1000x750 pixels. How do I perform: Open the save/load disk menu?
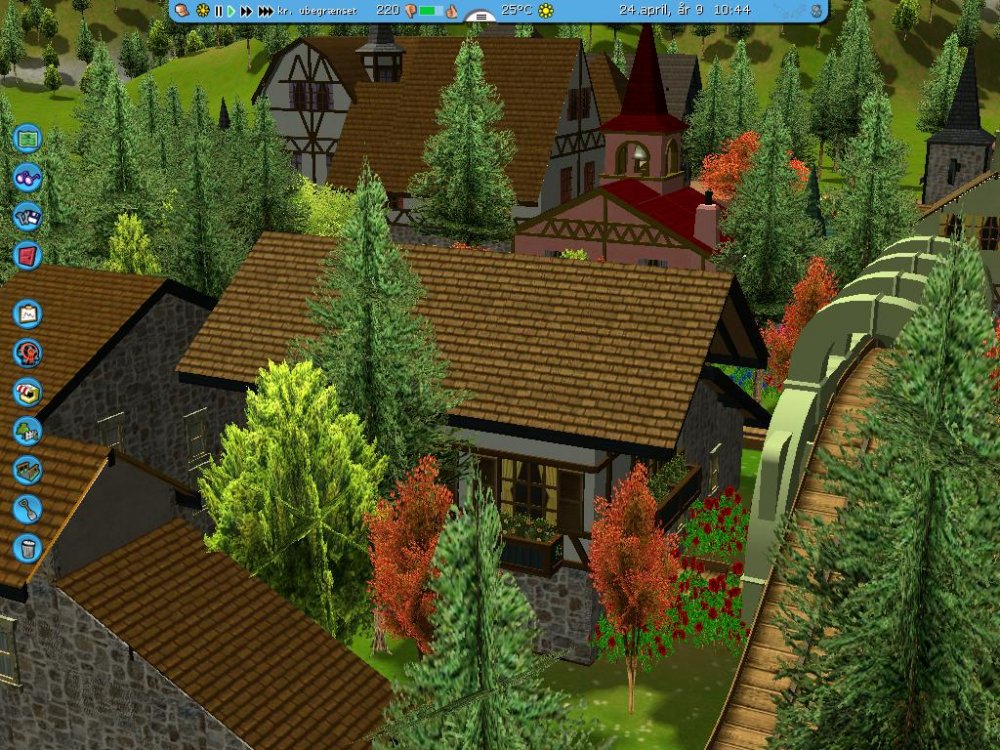pyautogui.click(x=27, y=216)
